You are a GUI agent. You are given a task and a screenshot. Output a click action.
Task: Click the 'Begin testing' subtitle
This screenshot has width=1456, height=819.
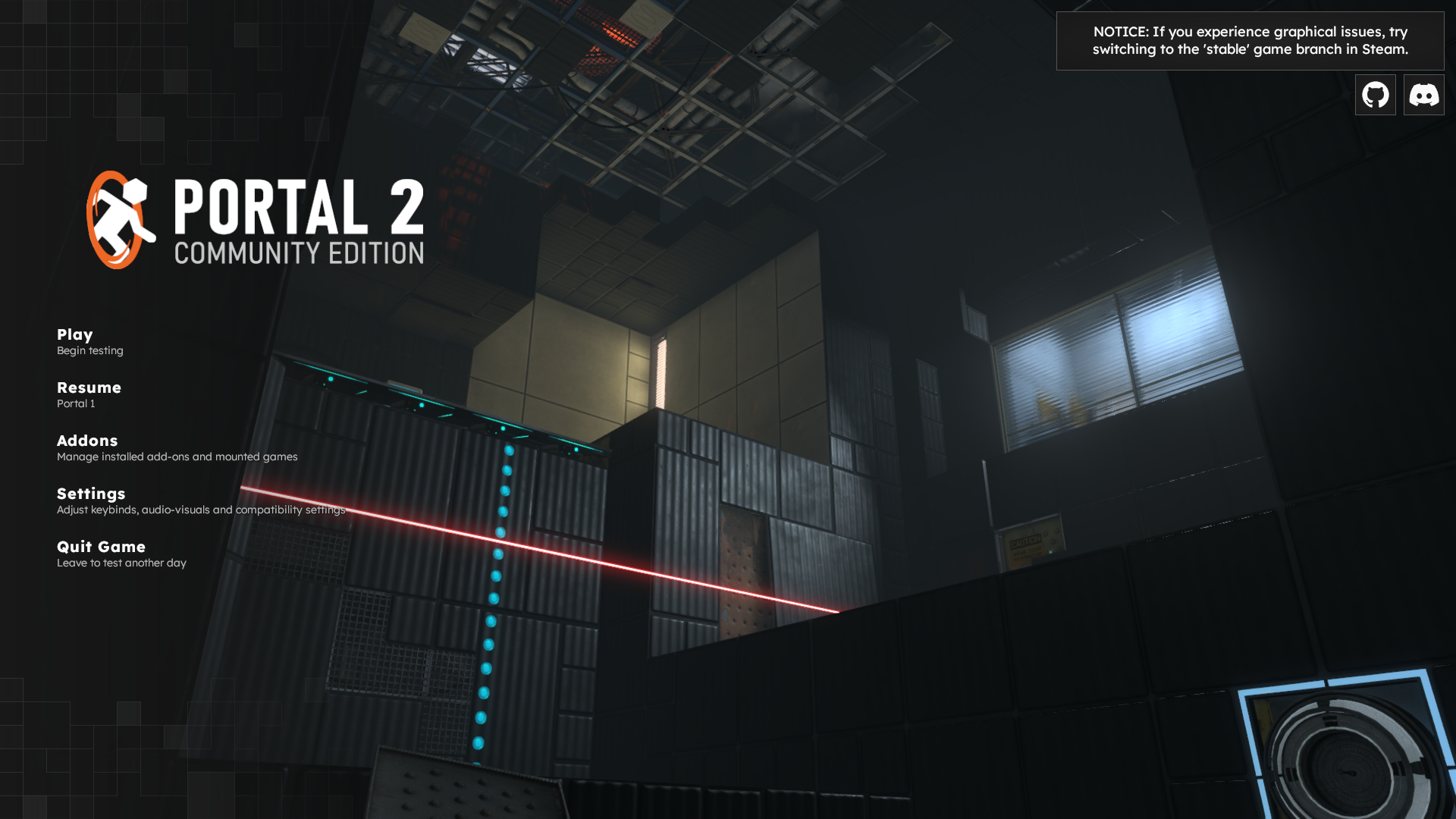(x=89, y=350)
